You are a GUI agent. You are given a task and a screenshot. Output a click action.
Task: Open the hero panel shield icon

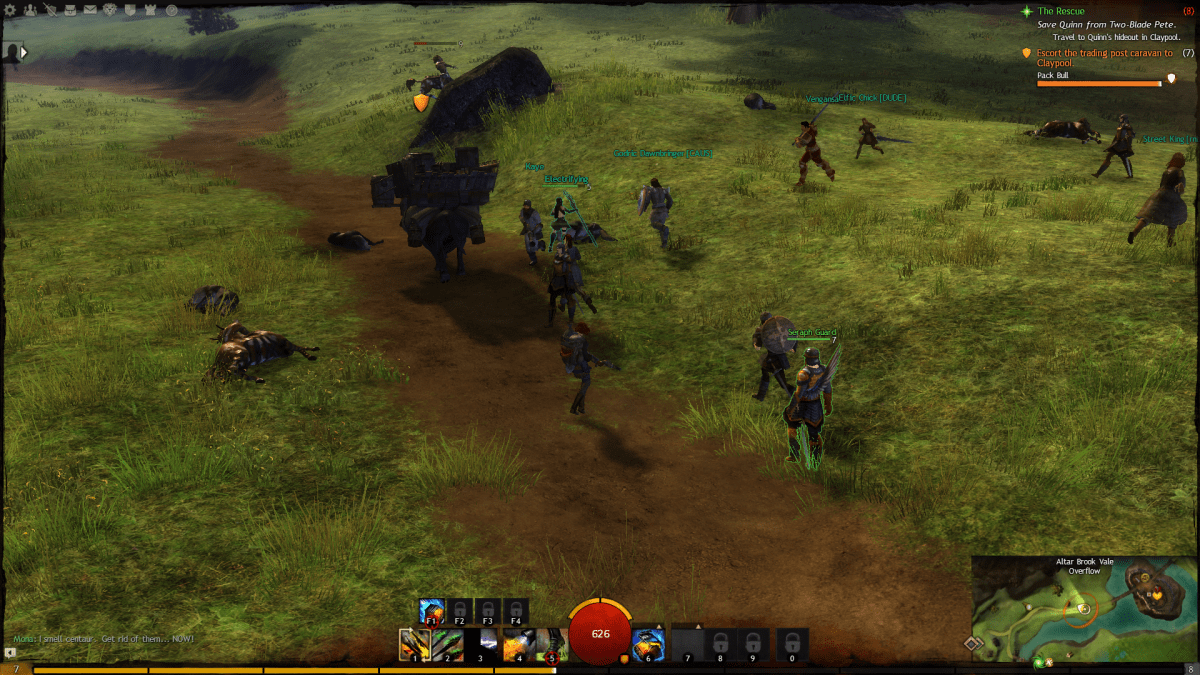[x=48, y=10]
